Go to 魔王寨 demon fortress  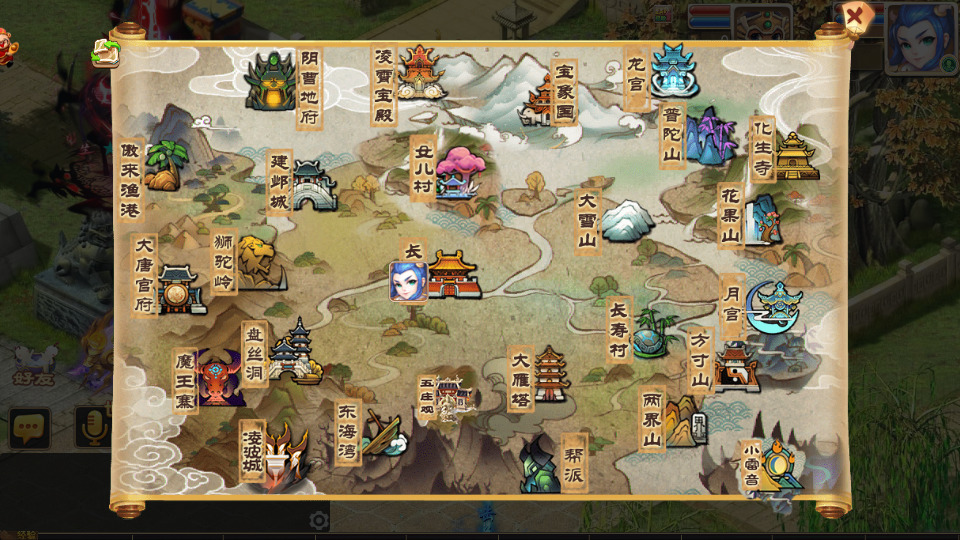pos(219,378)
